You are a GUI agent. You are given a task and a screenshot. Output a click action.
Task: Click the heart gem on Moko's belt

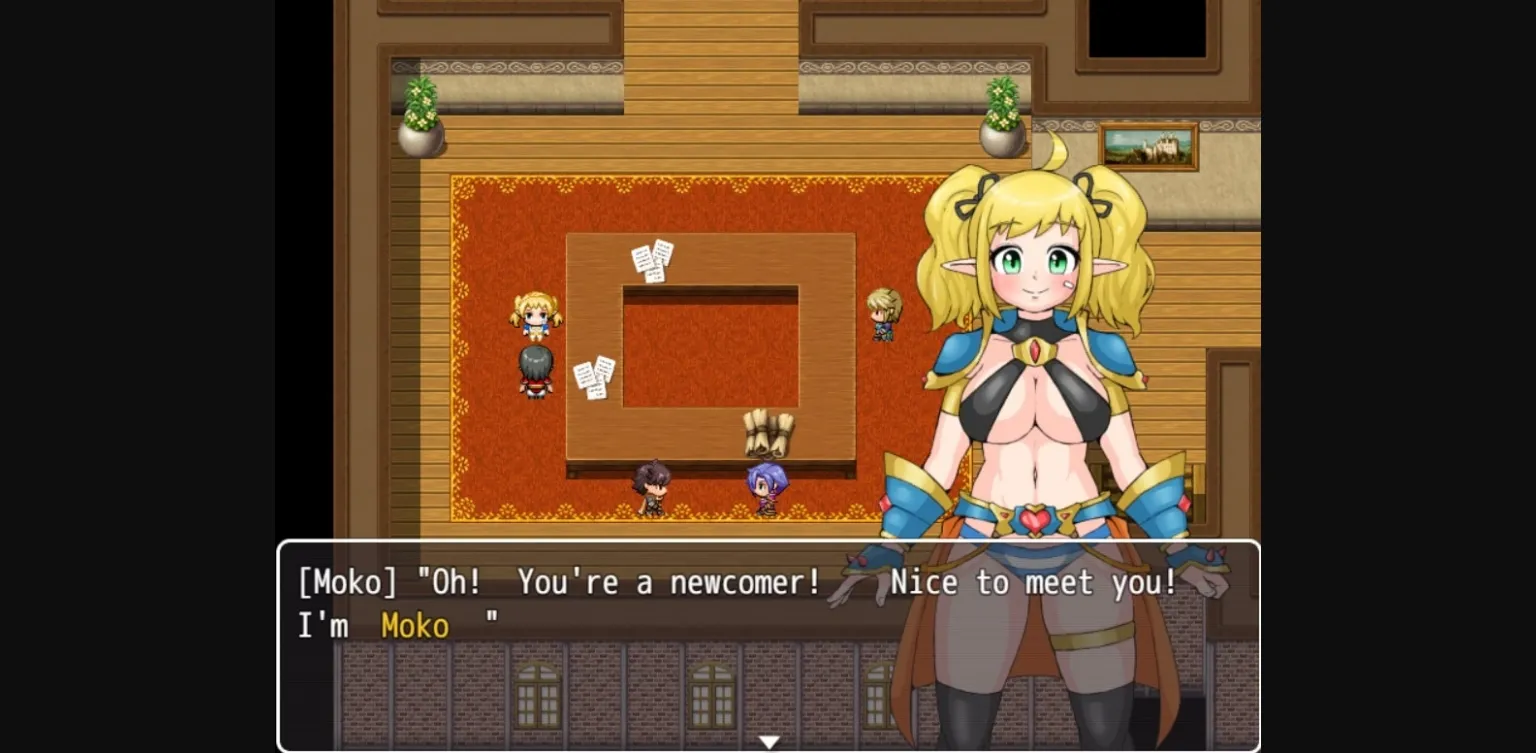(x=1035, y=519)
